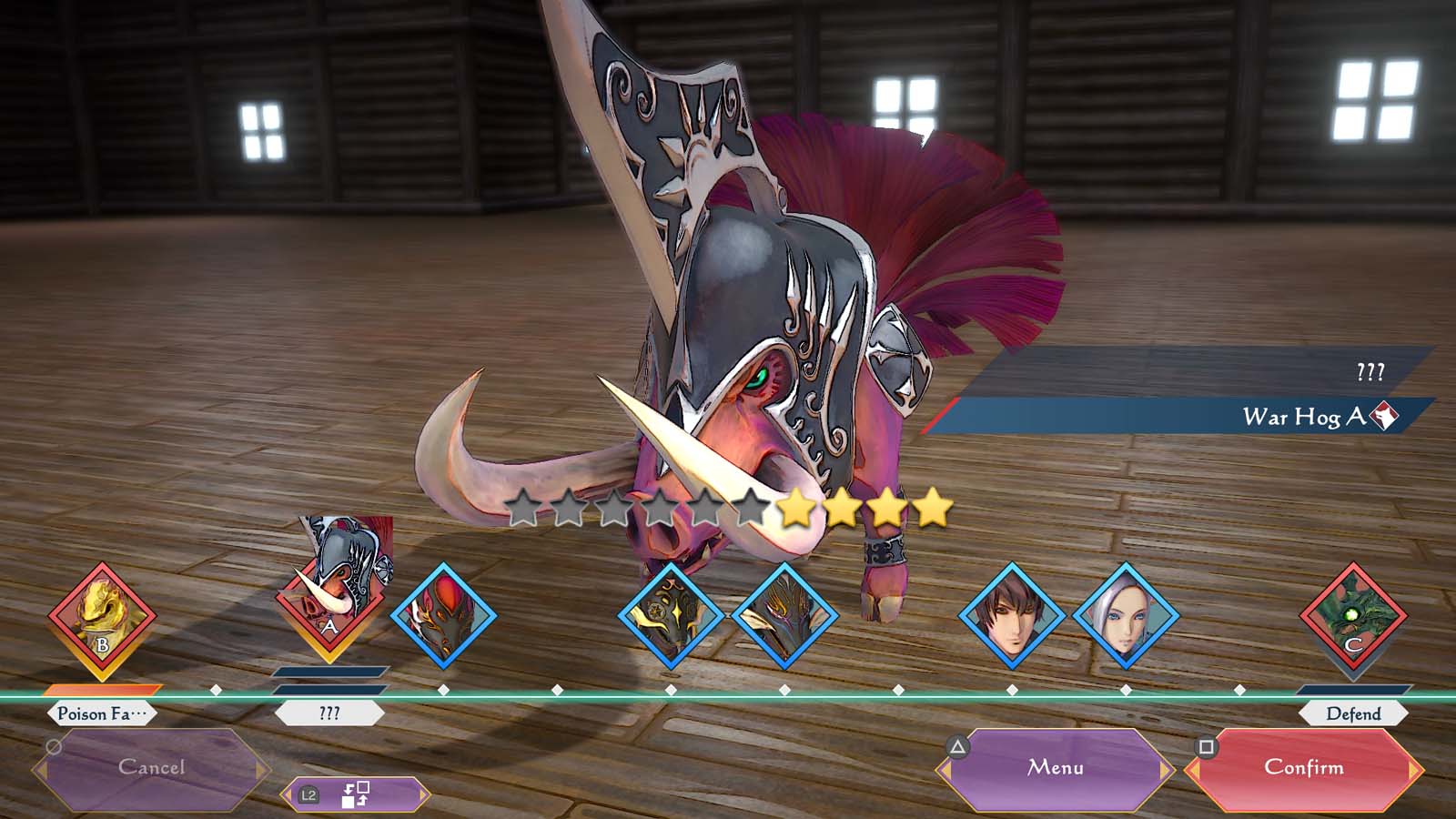Image resolution: width=1456 pixels, height=819 pixels.
Task: Open the battle Menu
Action: tap(1056, 768)
